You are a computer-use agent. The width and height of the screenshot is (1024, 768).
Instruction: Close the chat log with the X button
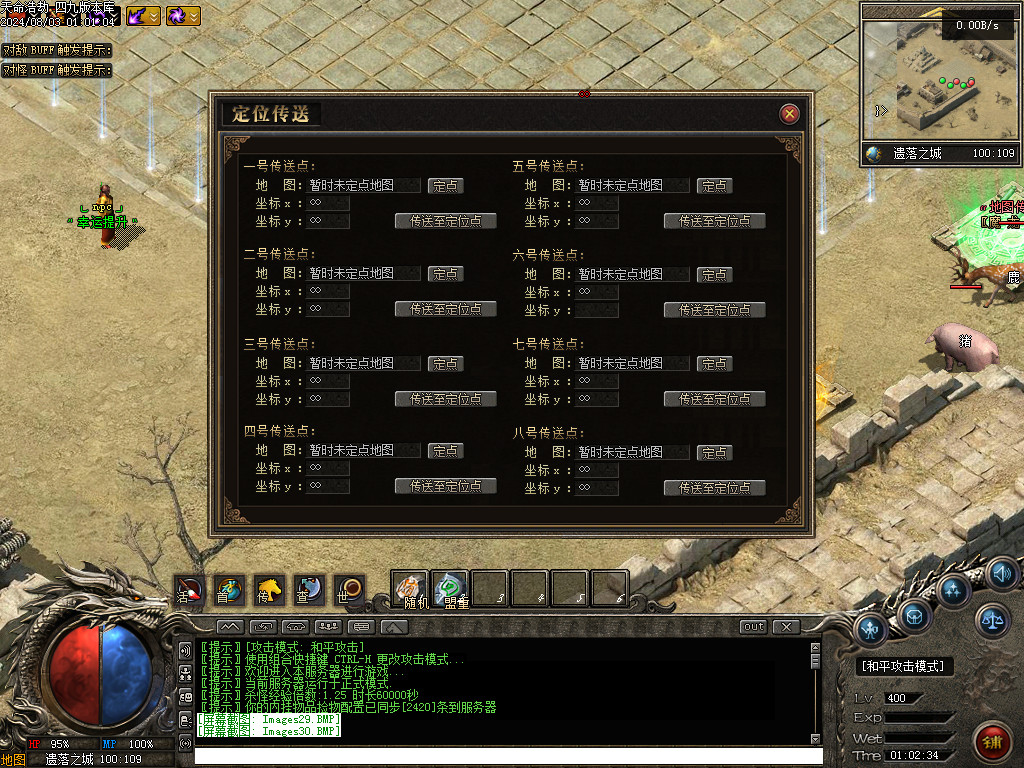787,627
